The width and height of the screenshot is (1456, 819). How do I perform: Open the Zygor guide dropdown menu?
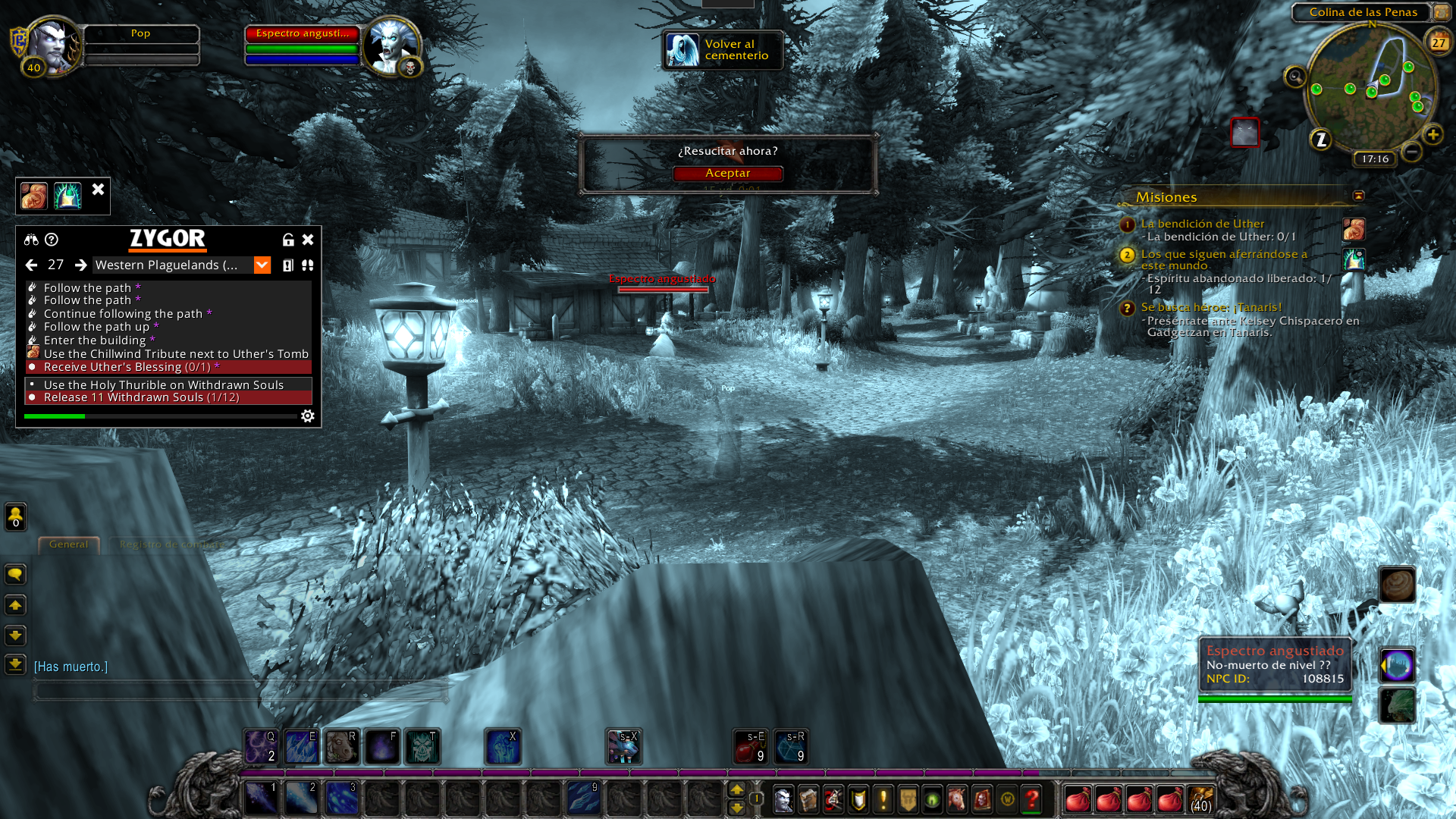[262, 265]
